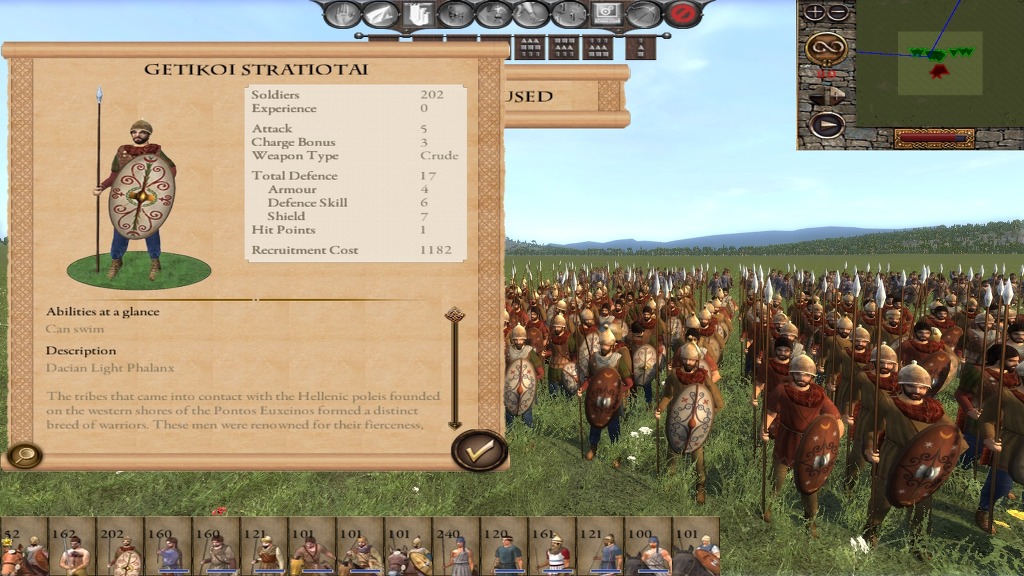Choose the single-column formation banner
Image resolution: width=1024 pixels, height=576 pixels.
tap(641, 47)
